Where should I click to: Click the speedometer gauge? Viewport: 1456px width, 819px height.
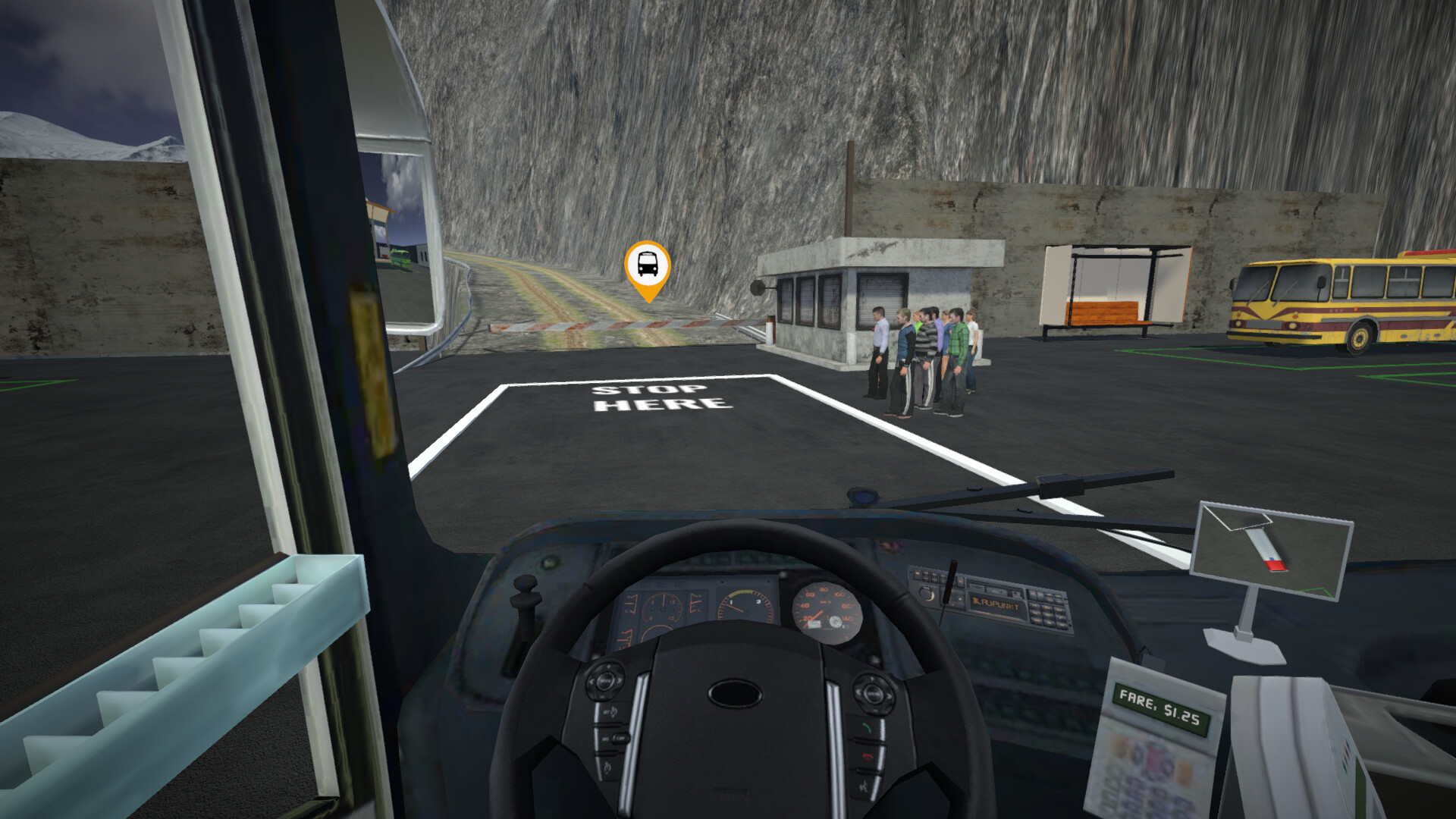pyautogui.click(x=827, y=610)
